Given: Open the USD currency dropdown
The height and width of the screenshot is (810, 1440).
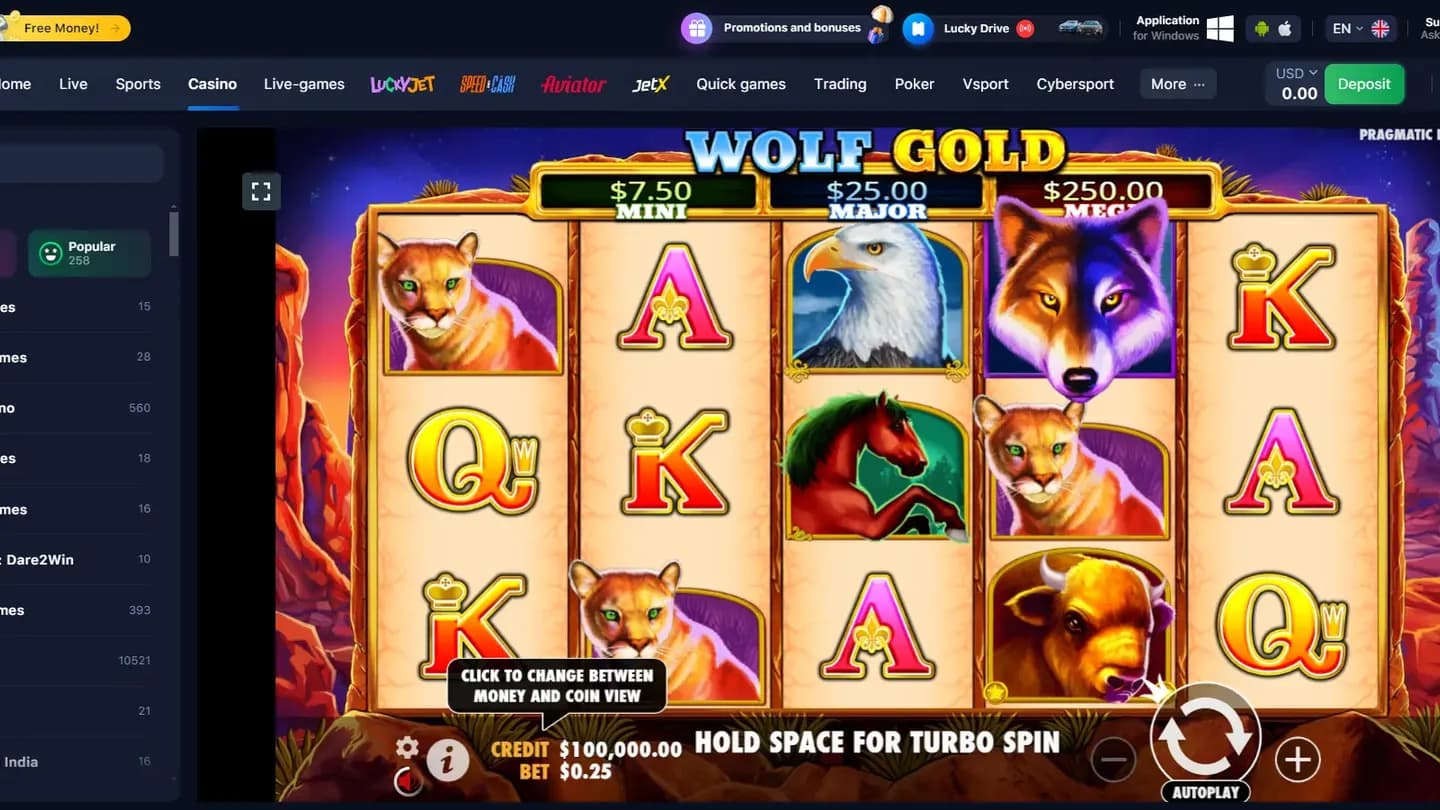Looking at the screenshot, I should pyautogui.click(x=1294, y=72).
